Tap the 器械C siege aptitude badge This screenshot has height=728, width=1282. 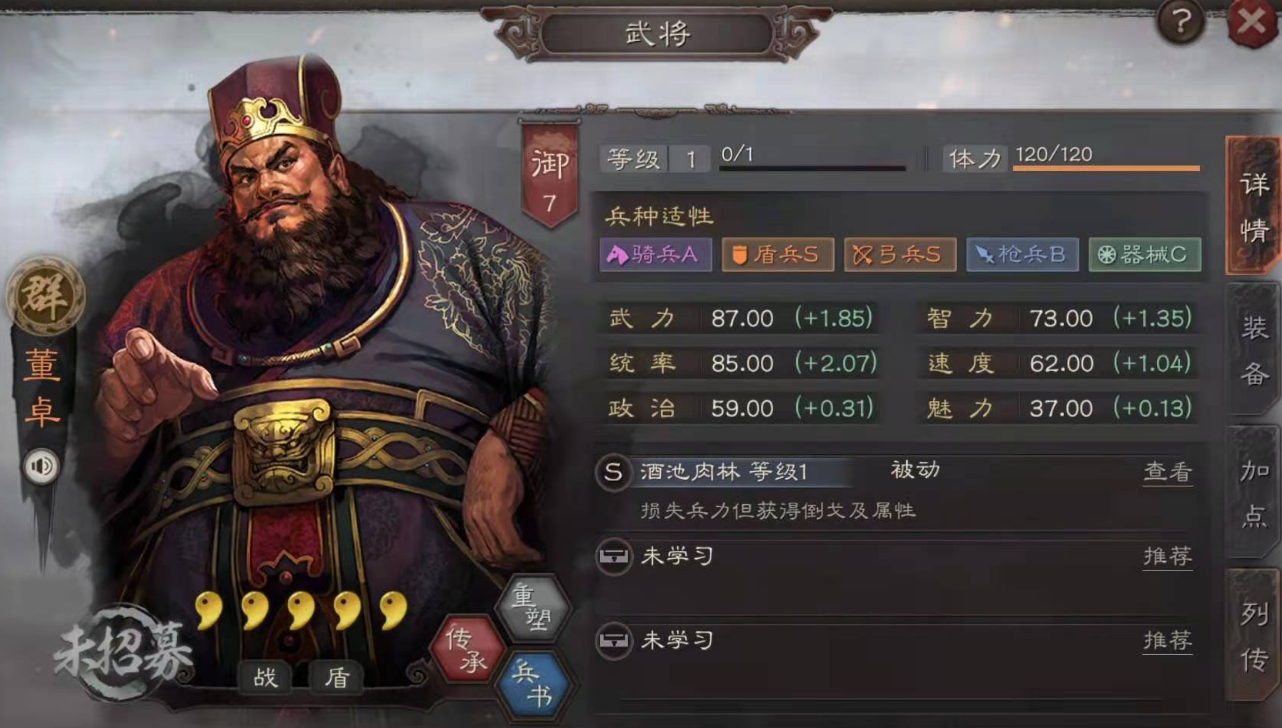pyautogui.click(x=1143, y=255)
